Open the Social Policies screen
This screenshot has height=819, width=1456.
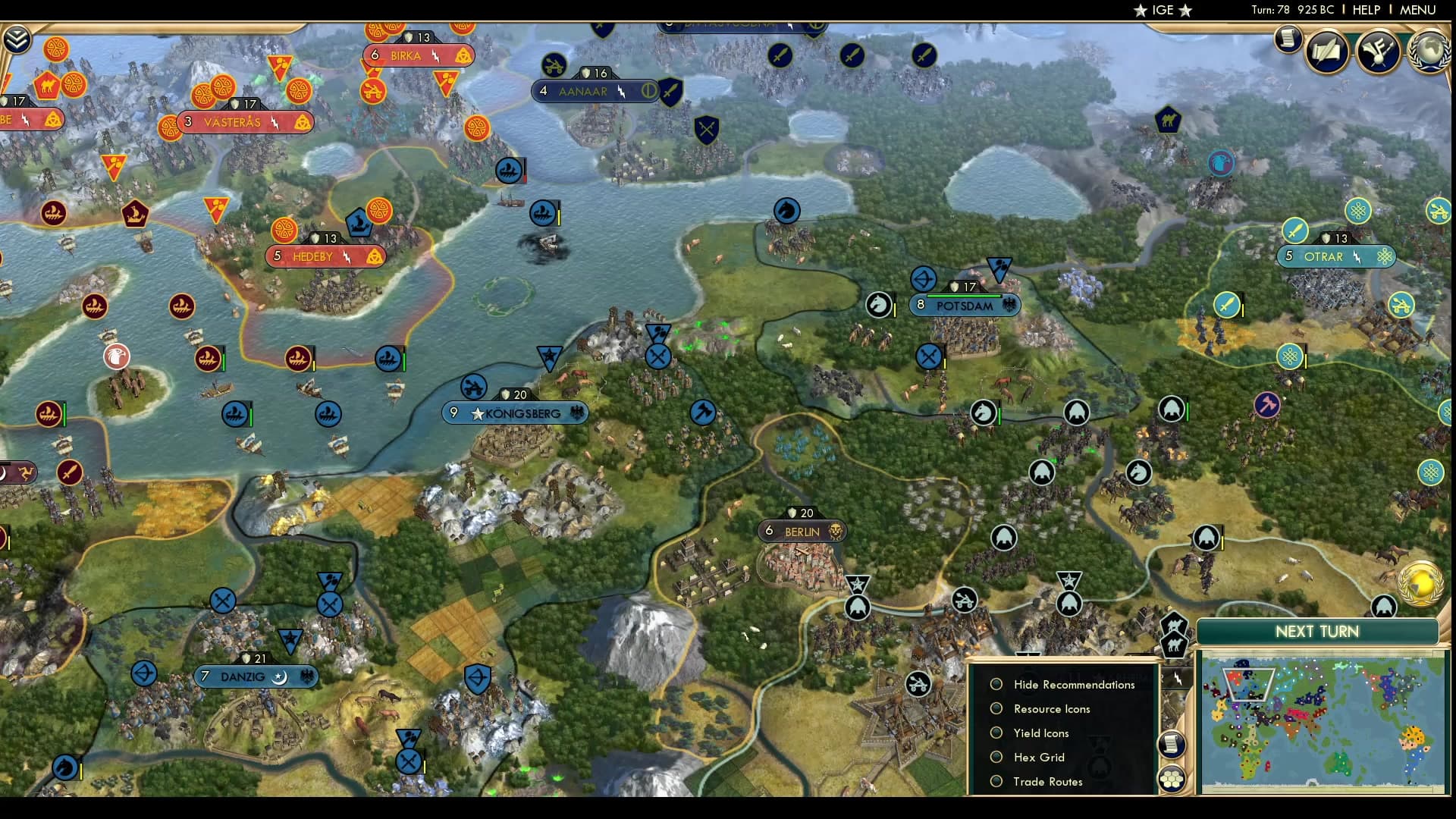point(1326,52)
